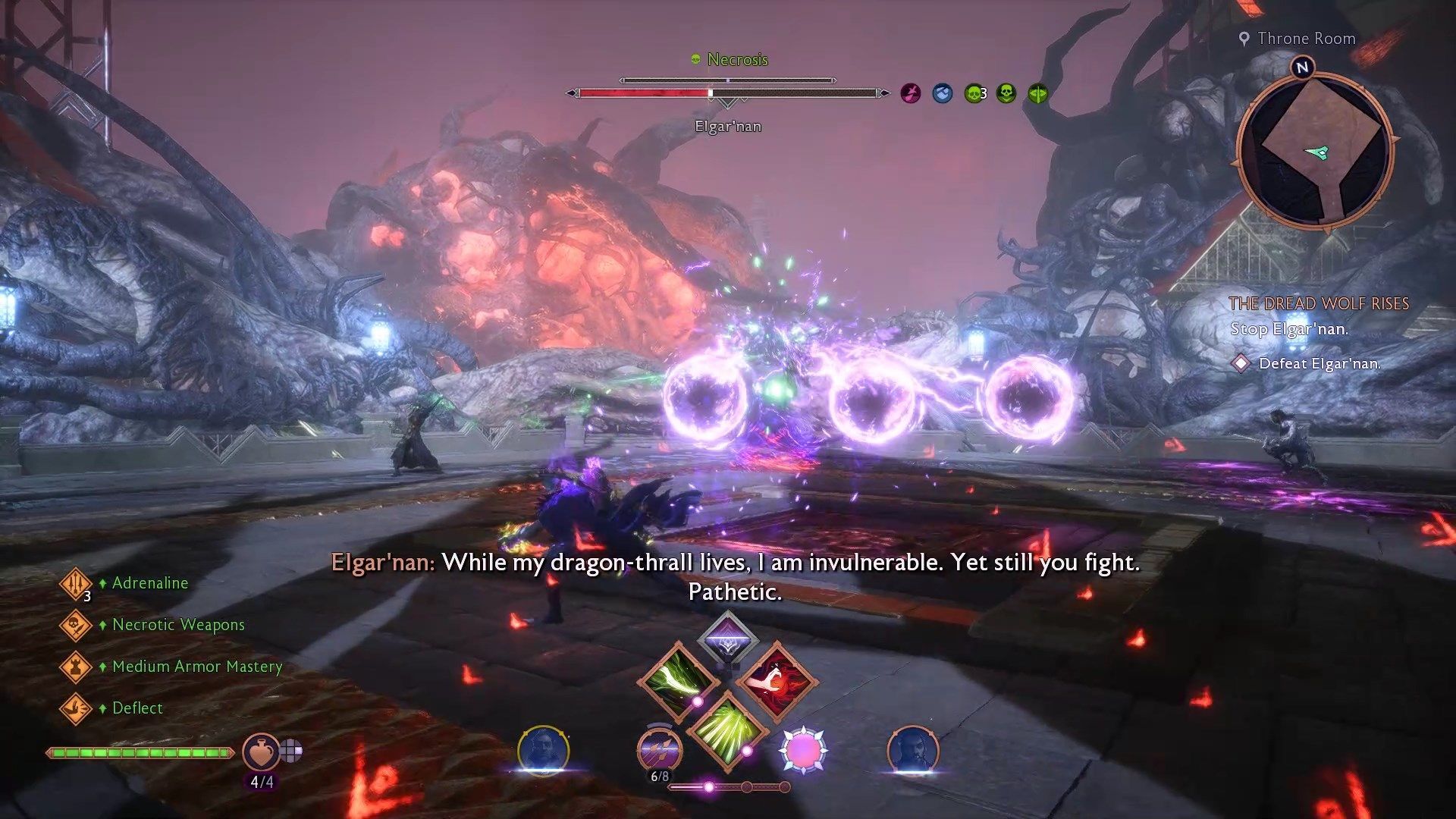
Task: Inspect the blue status effect icon
Action: (x=943, y=94)
